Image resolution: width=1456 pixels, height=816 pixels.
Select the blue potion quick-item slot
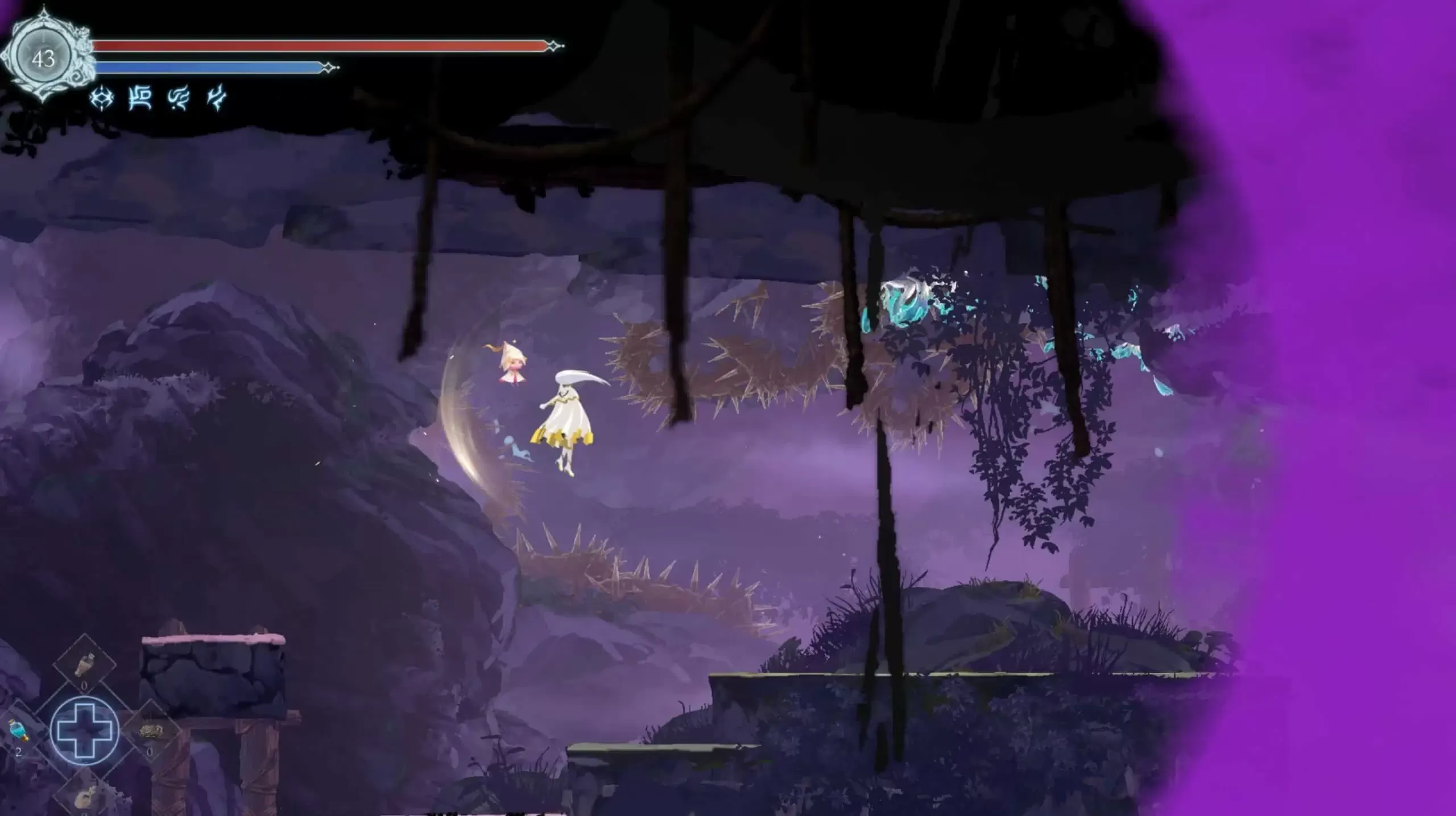(17, 730)
